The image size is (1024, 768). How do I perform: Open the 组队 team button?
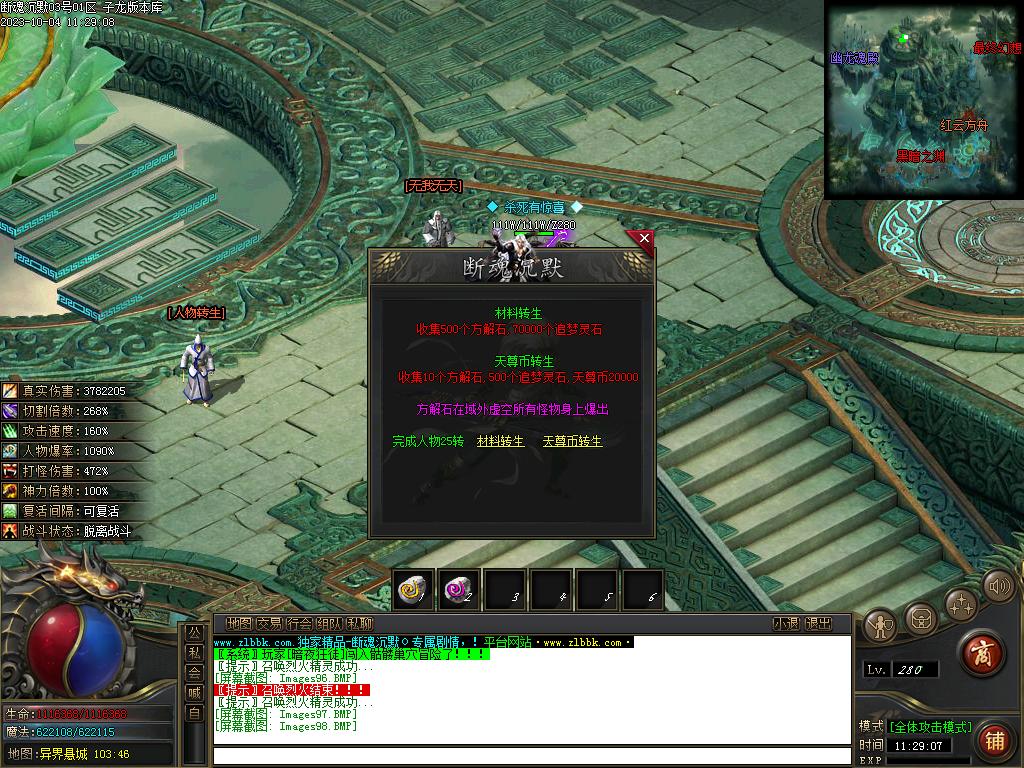pos(329,624)
